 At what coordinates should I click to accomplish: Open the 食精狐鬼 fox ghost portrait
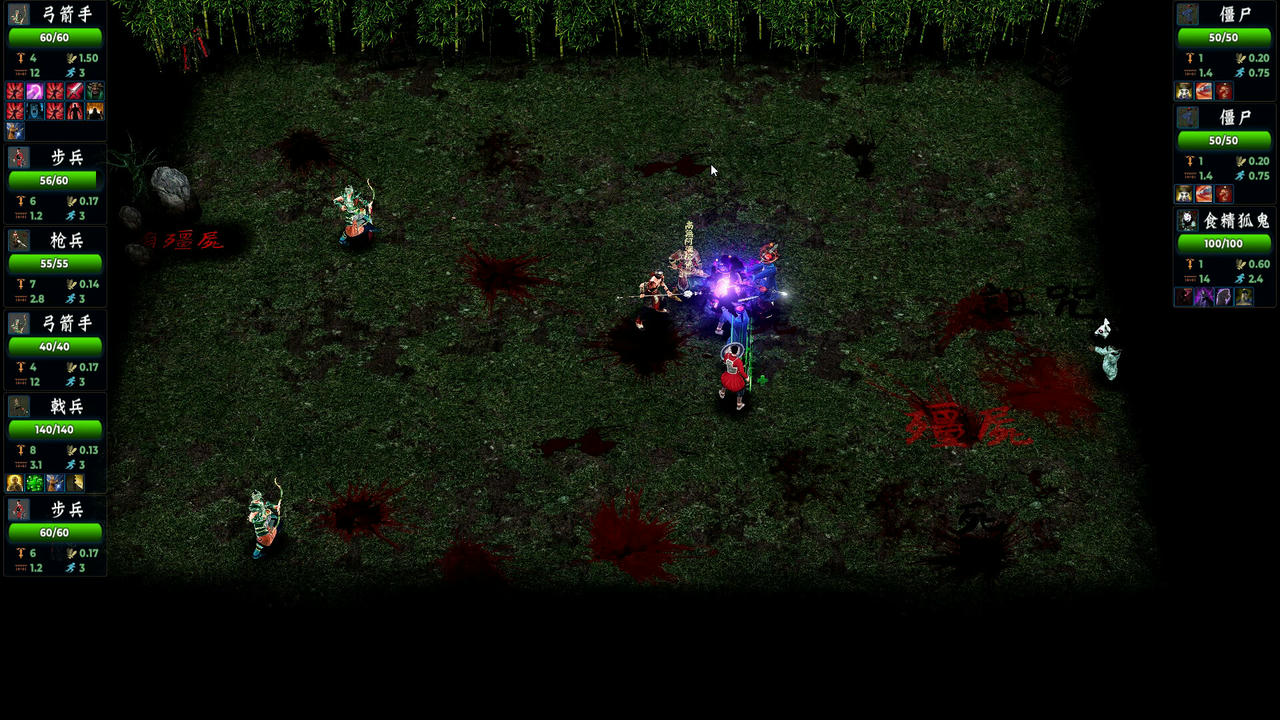point(1187,221)
